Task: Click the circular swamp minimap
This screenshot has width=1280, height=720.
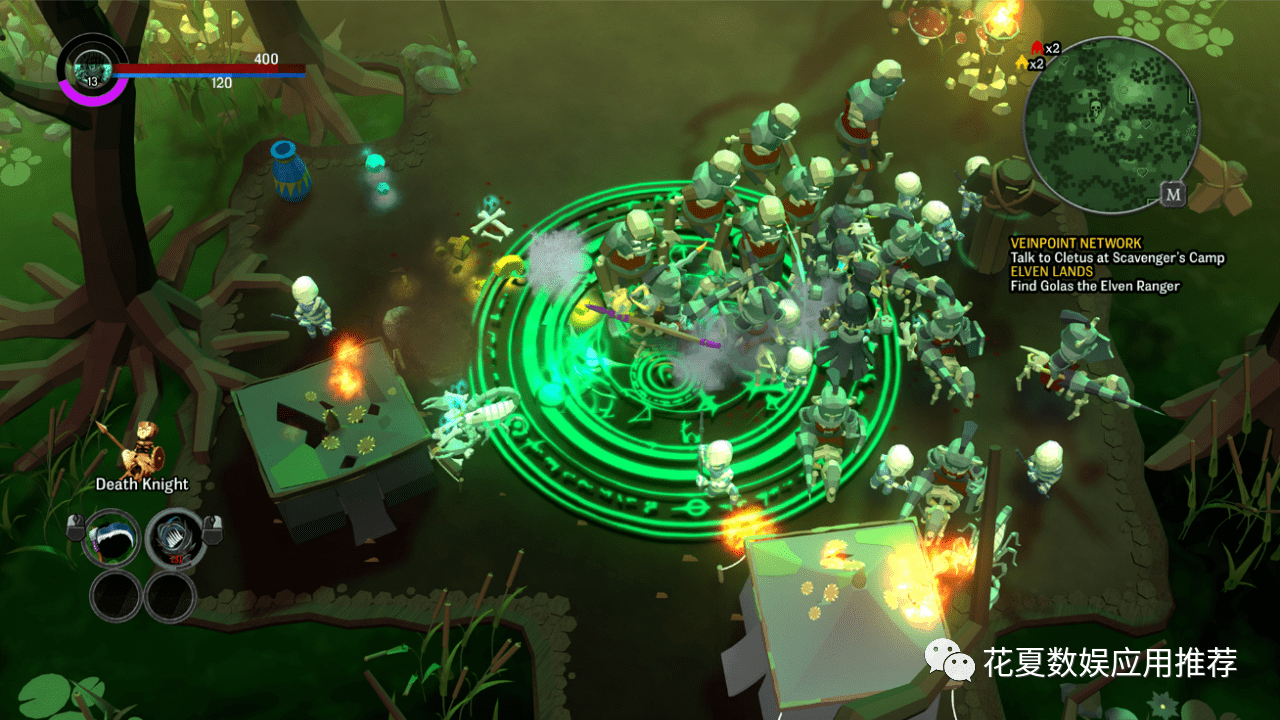Action: coord(1110,124)
